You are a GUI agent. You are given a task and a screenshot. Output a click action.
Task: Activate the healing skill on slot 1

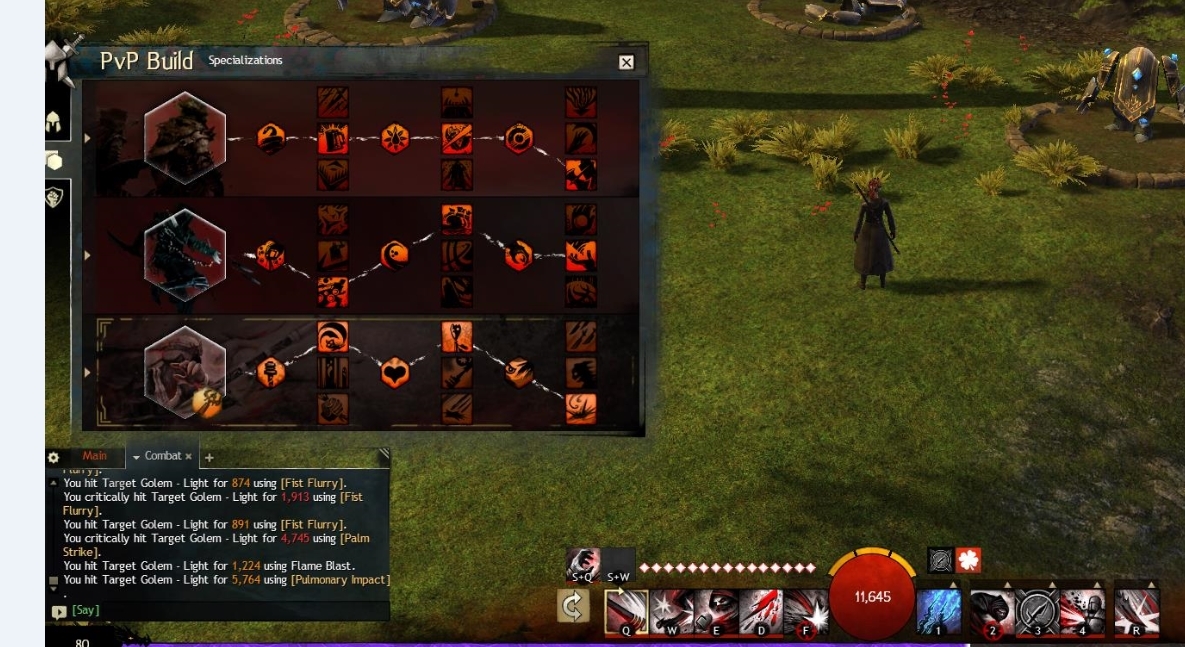939,611
